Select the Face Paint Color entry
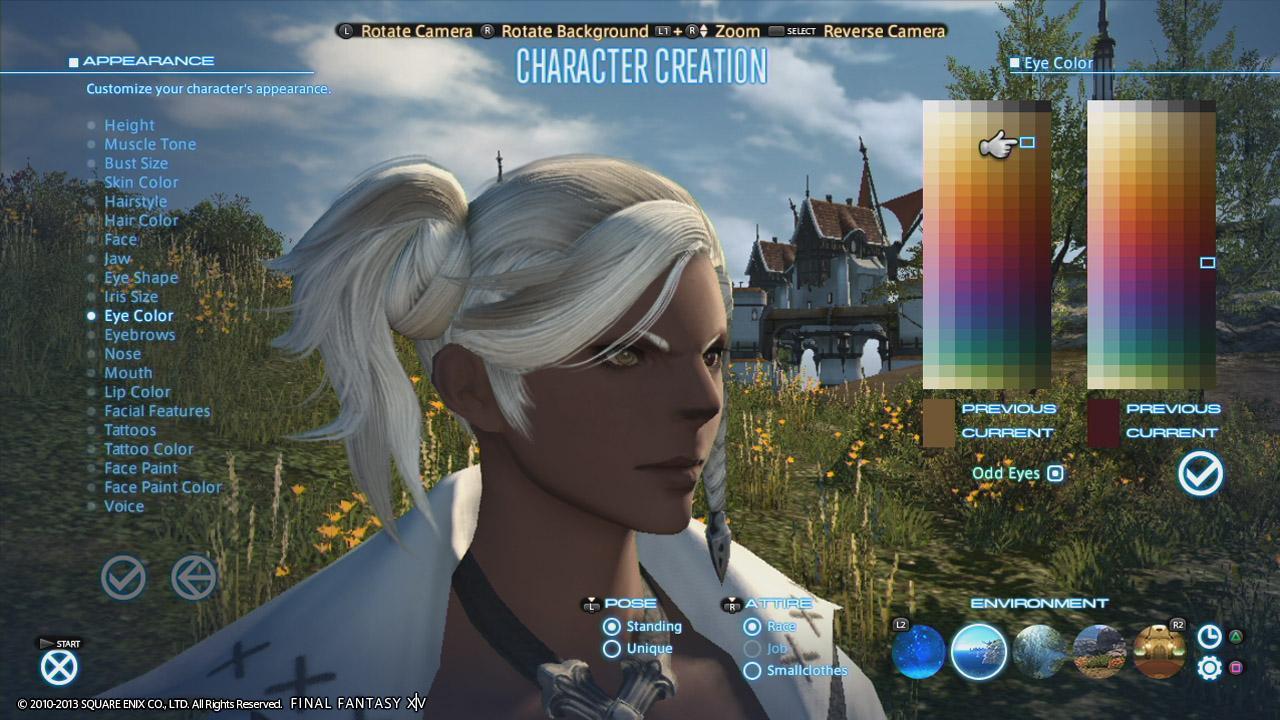The height and width of the screenshot is (720, 1280). [x=163, y=487]
